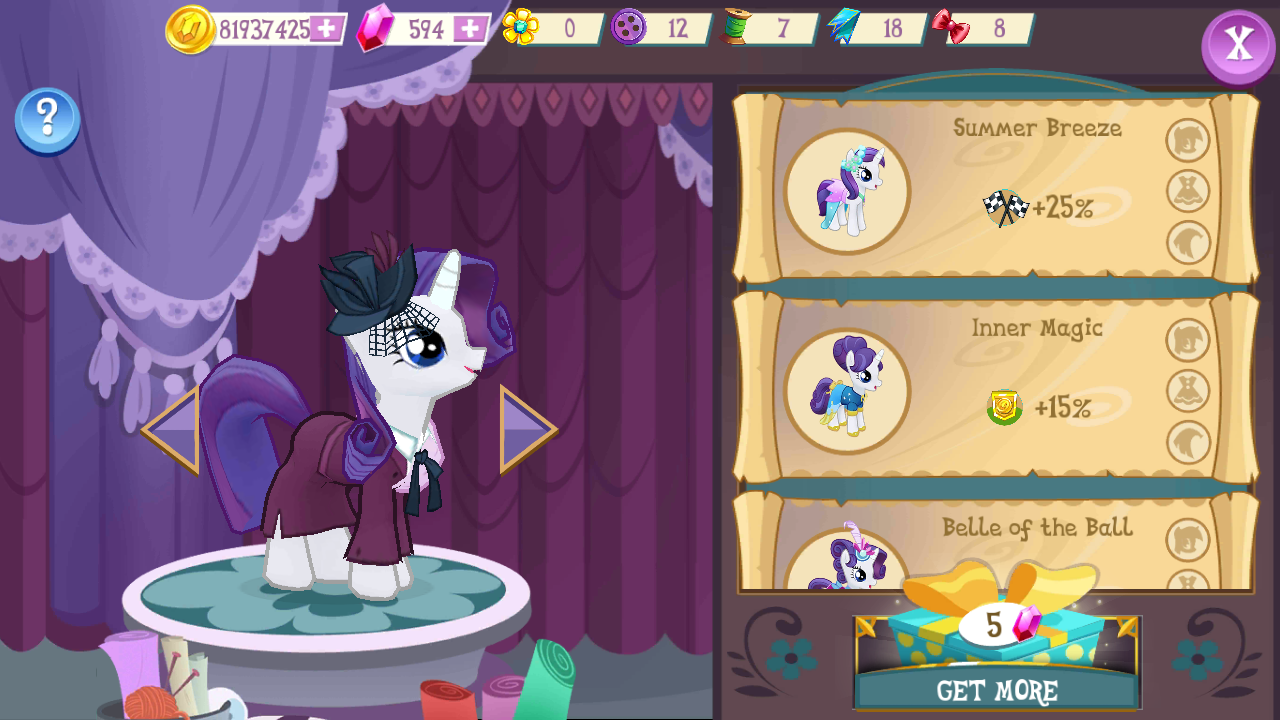
Task: Click the badge bonus icon on Inner Magic
Action: click(1005, 408)
